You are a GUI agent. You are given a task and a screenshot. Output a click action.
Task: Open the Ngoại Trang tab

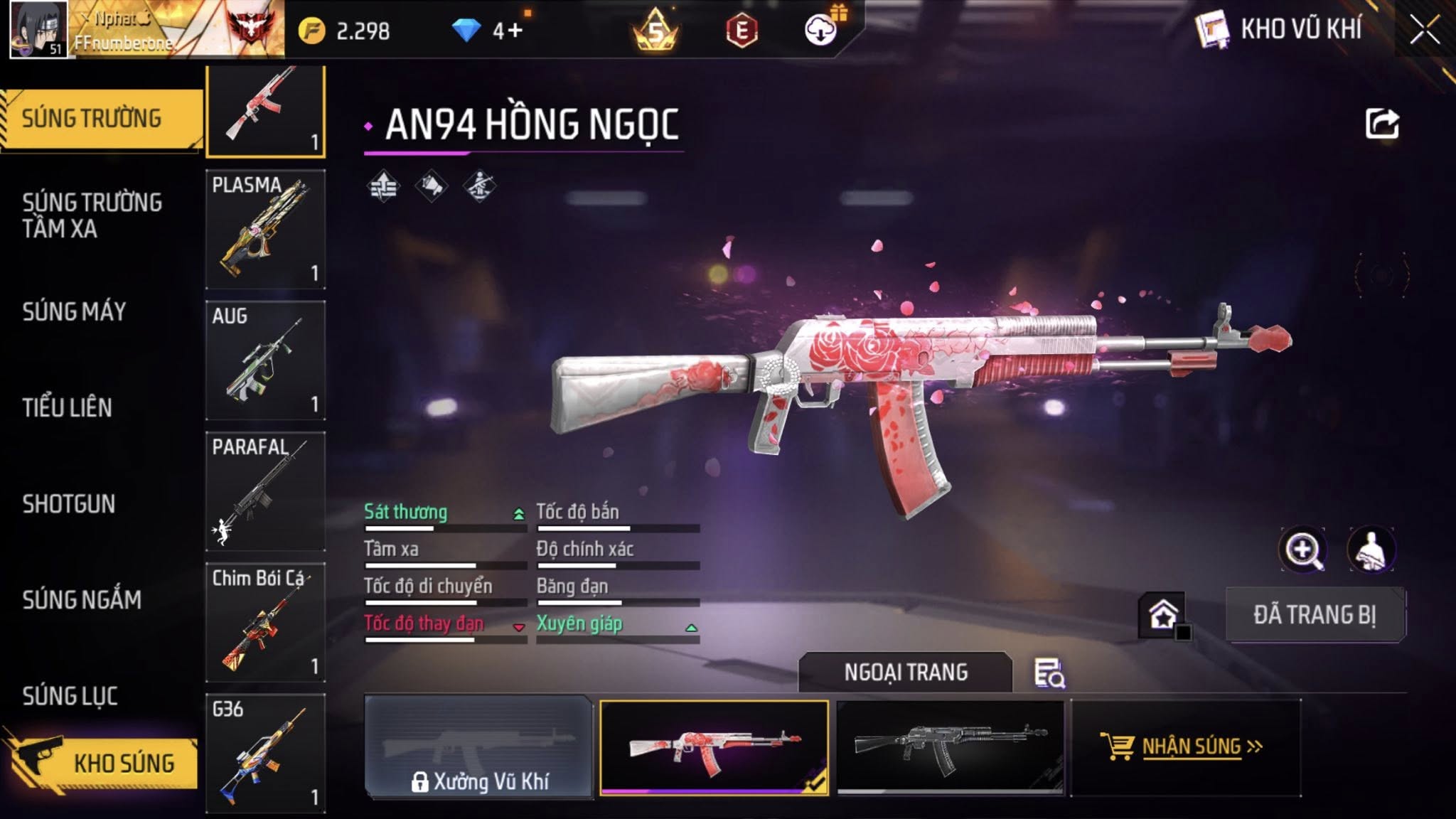pos(905,672)
